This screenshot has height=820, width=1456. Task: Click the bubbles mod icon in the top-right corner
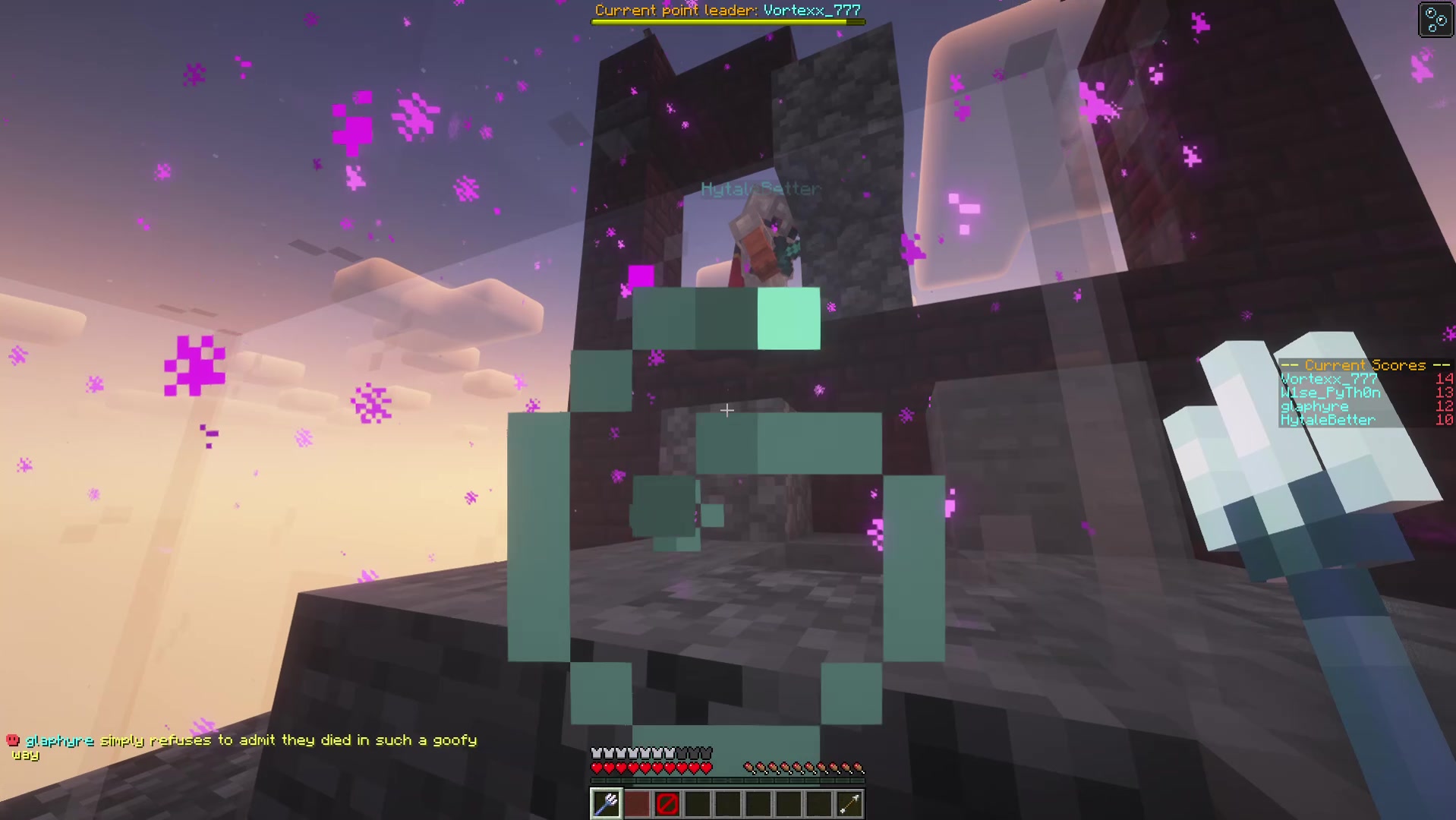pyautogui.click(x=1434, y=20)
